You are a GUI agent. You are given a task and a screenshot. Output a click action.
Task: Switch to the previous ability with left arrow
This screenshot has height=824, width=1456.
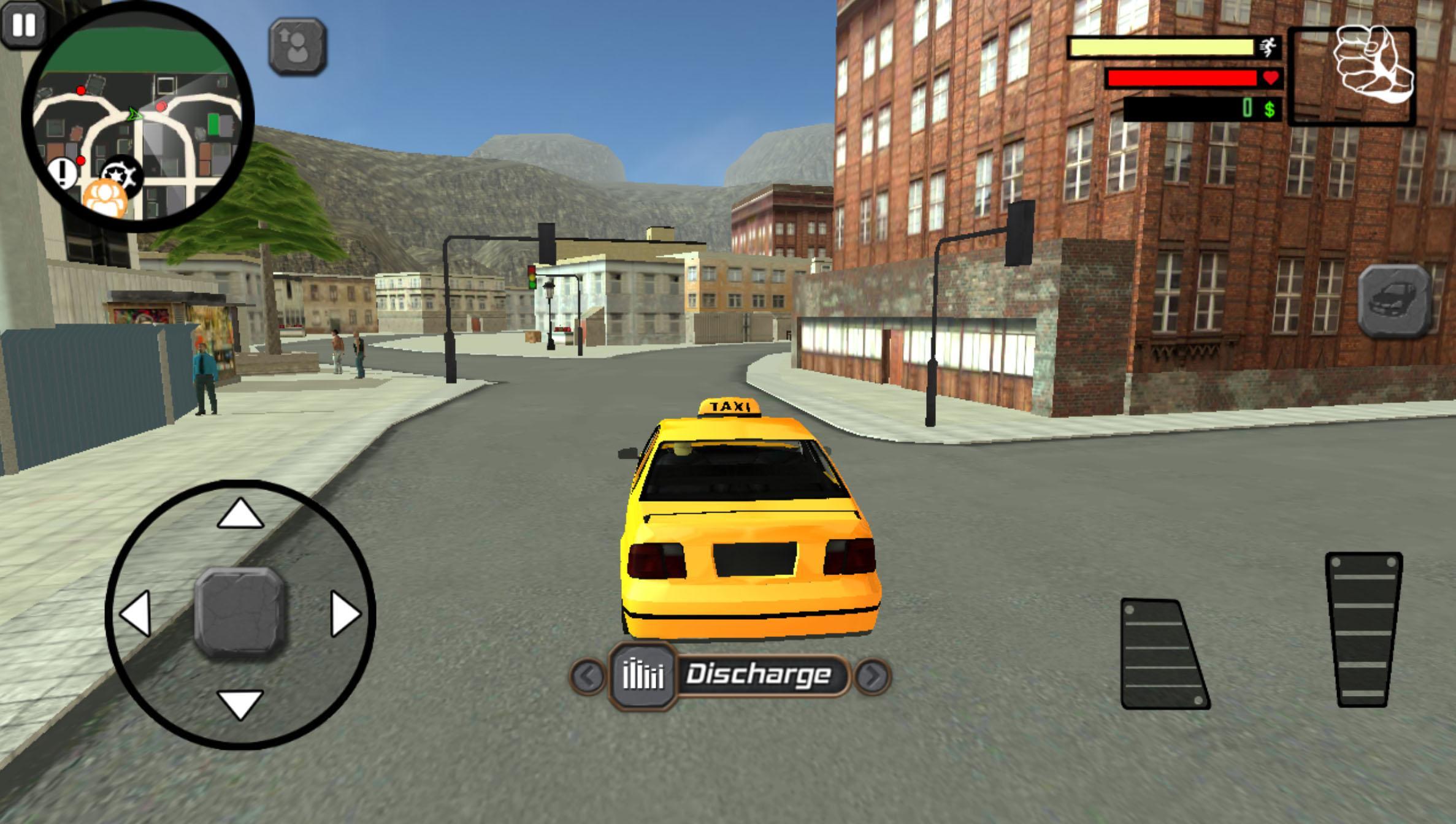[x=588, y=677]
